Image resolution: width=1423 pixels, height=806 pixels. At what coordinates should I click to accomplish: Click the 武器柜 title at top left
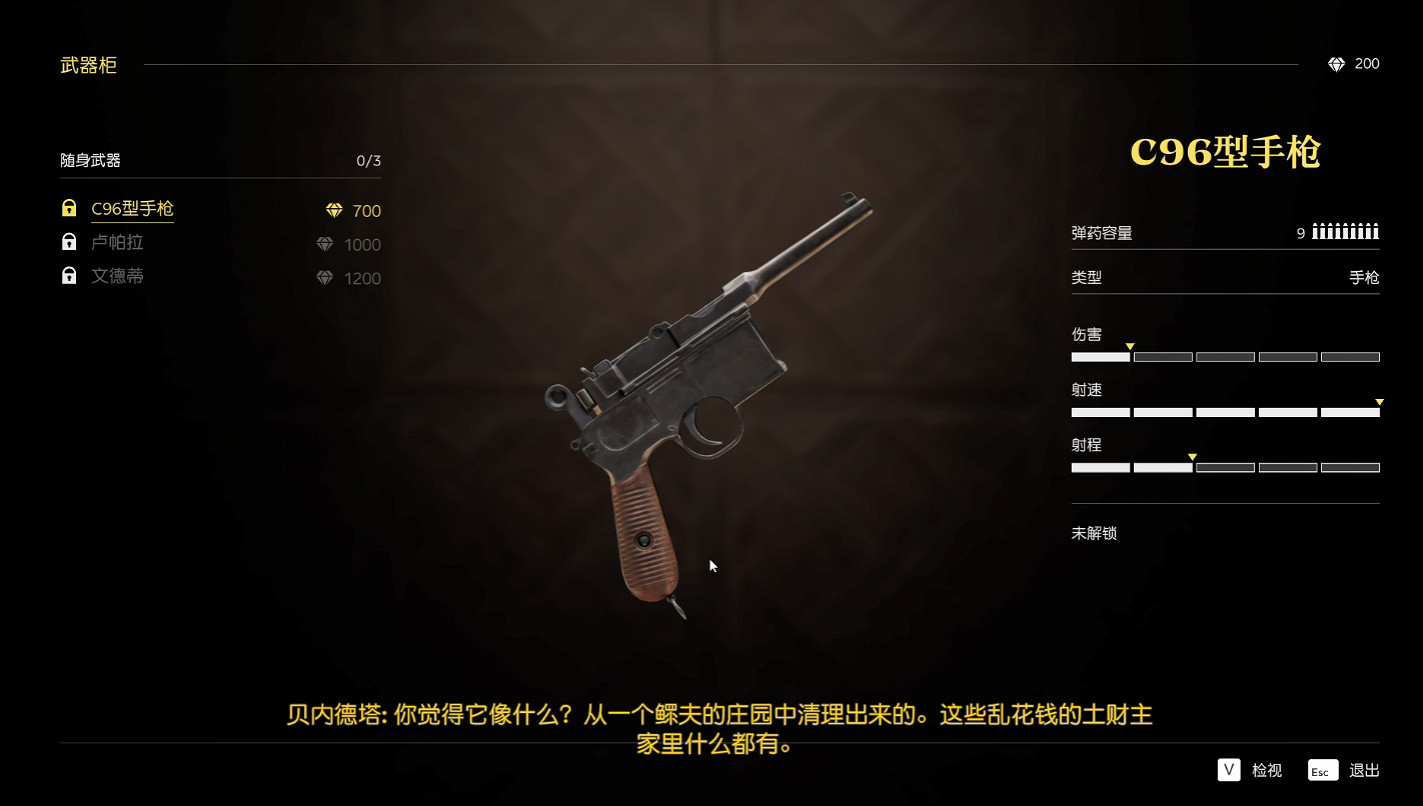pos(88,65)
